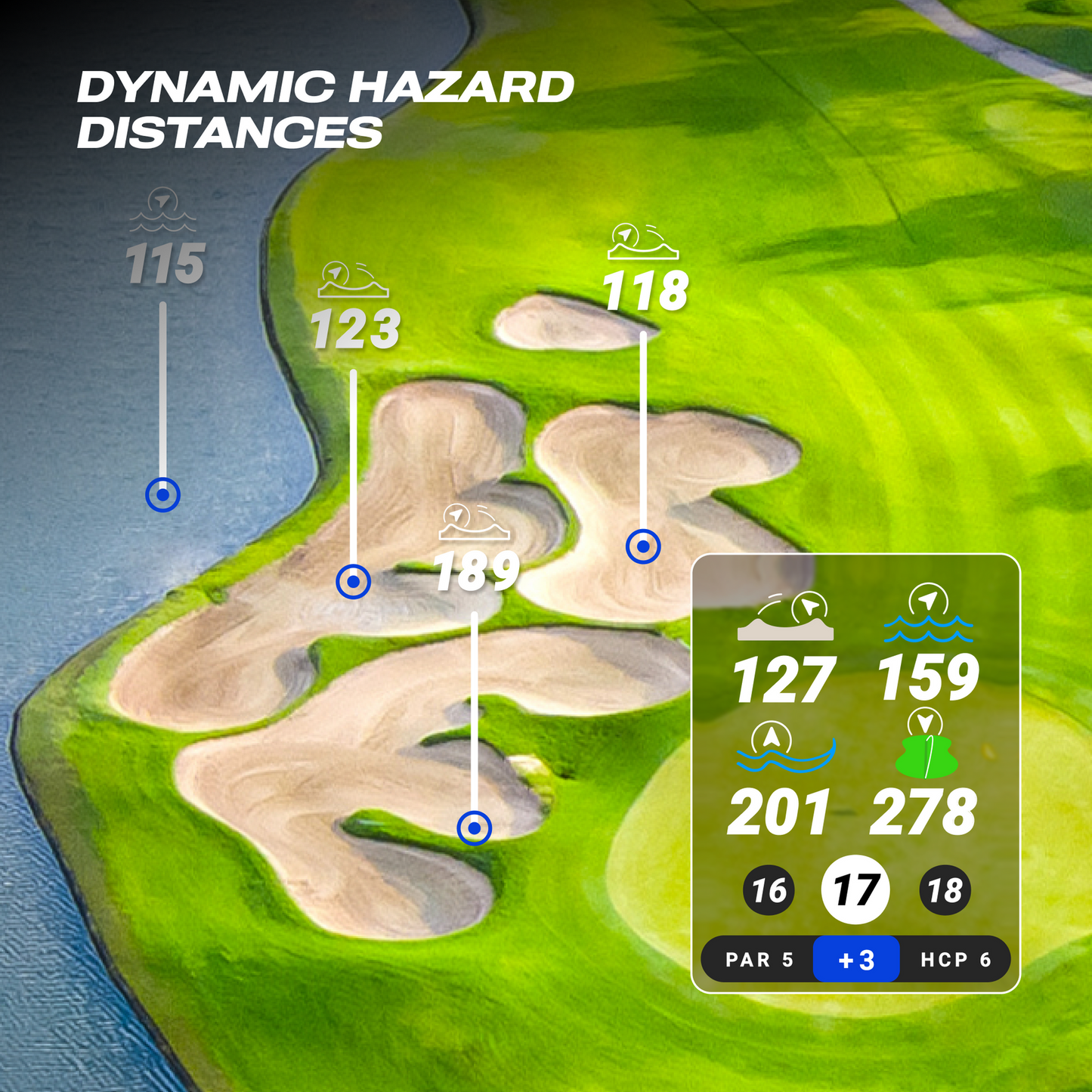Choose the highlighted hole 17 circle
This screenshot has width=1092, height=1092.
point(855,889)
